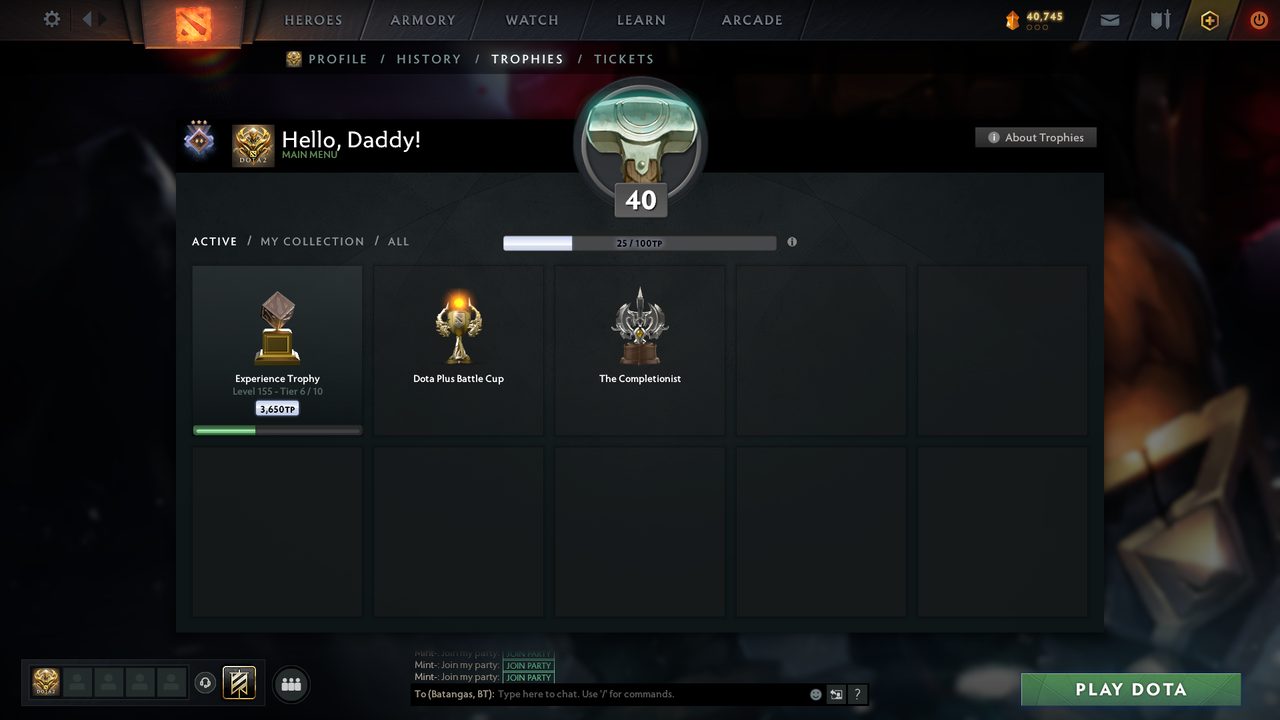Screen dimensions: 1280x720
Task: Open the TICKETS section
Action: (624, 59)
